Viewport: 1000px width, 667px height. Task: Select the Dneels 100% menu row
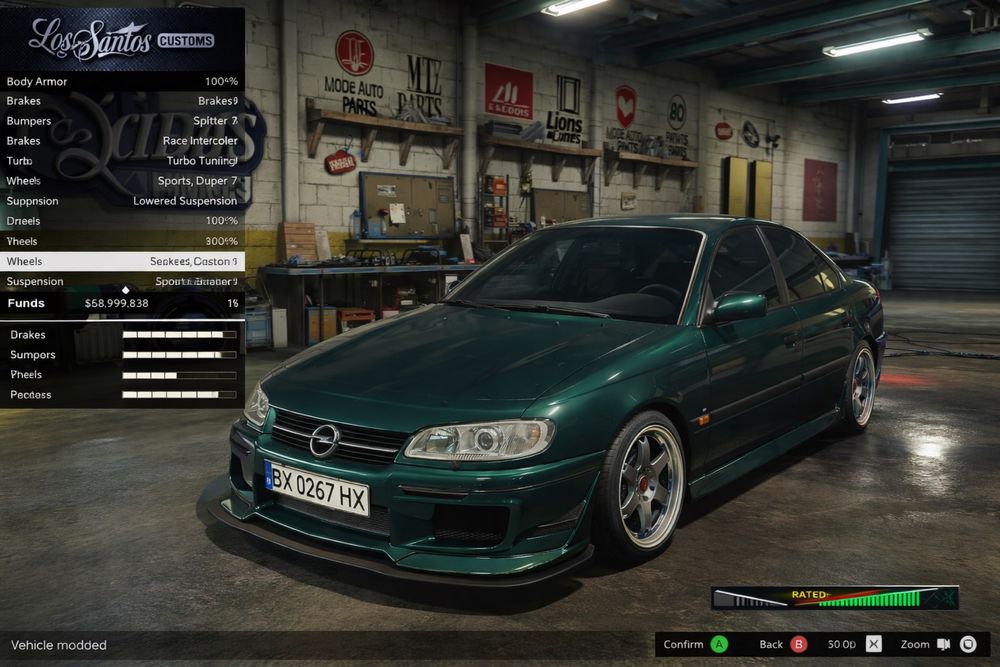[122, 221]
